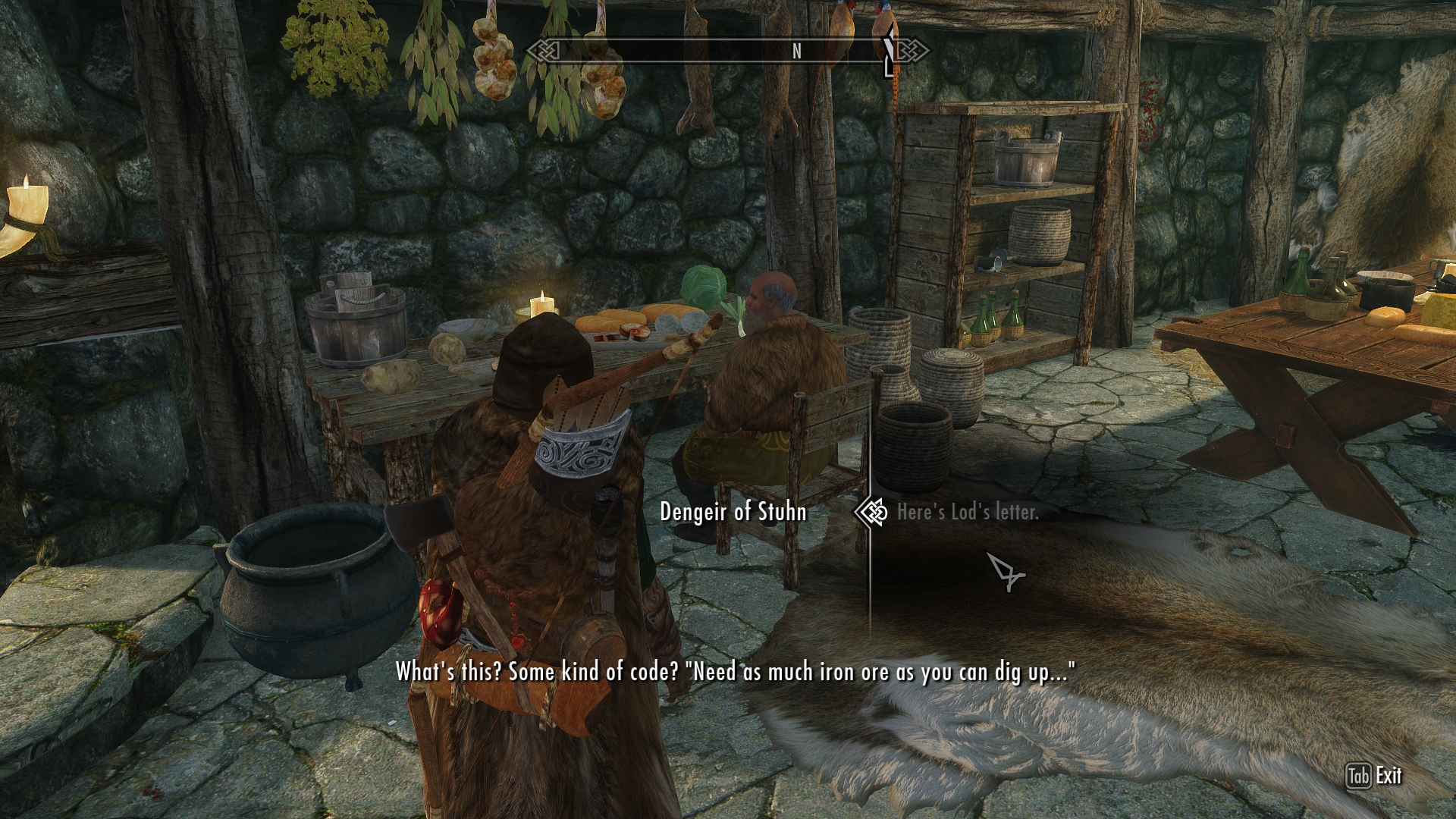Choose the "Here's Lod's letter." dialogue reply
1456x819 pixels.
coord(967,513)
